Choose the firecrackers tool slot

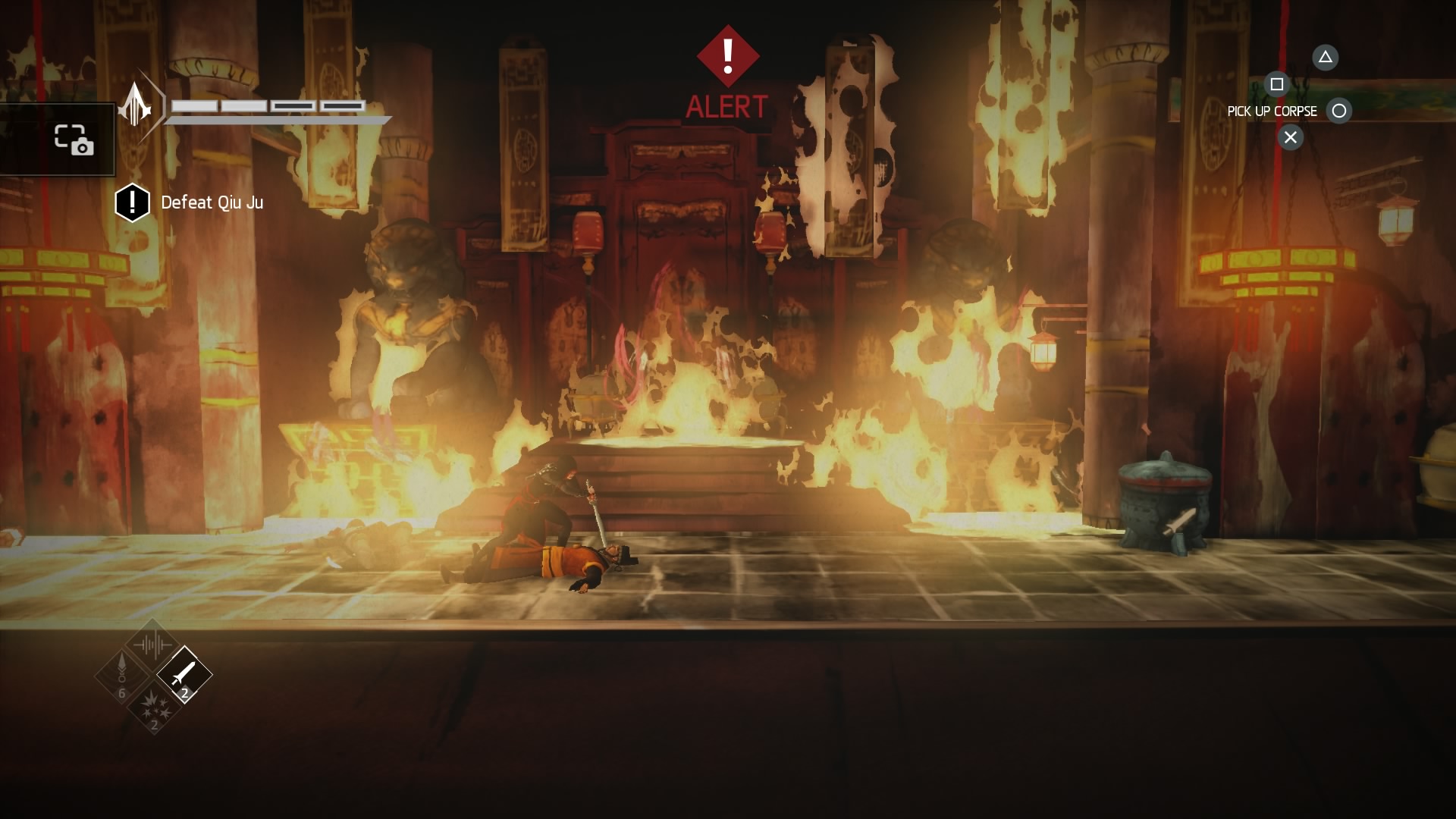[x=154, y=706]
